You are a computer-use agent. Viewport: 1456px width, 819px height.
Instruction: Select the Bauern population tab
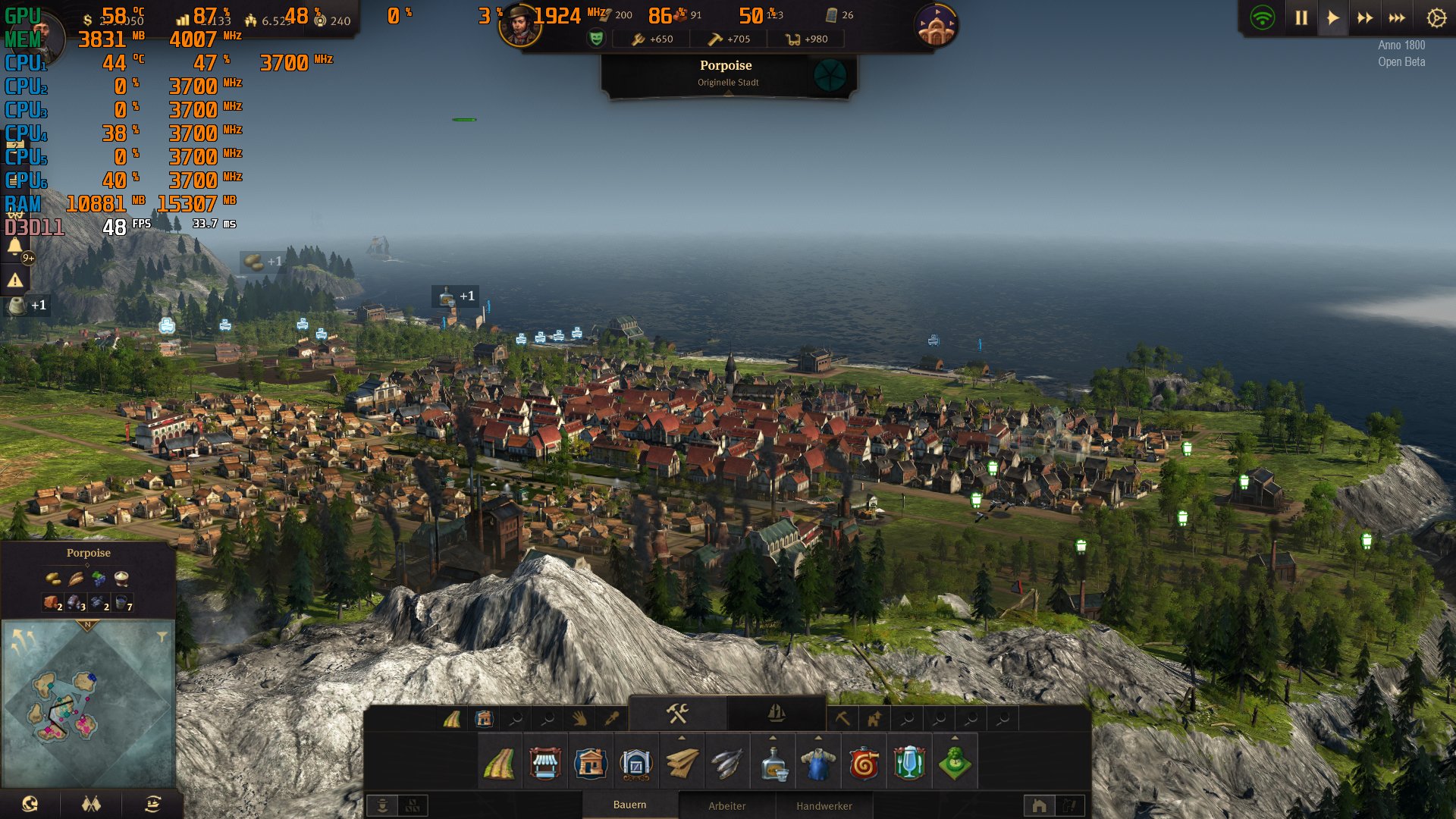[x=629, y=805]
